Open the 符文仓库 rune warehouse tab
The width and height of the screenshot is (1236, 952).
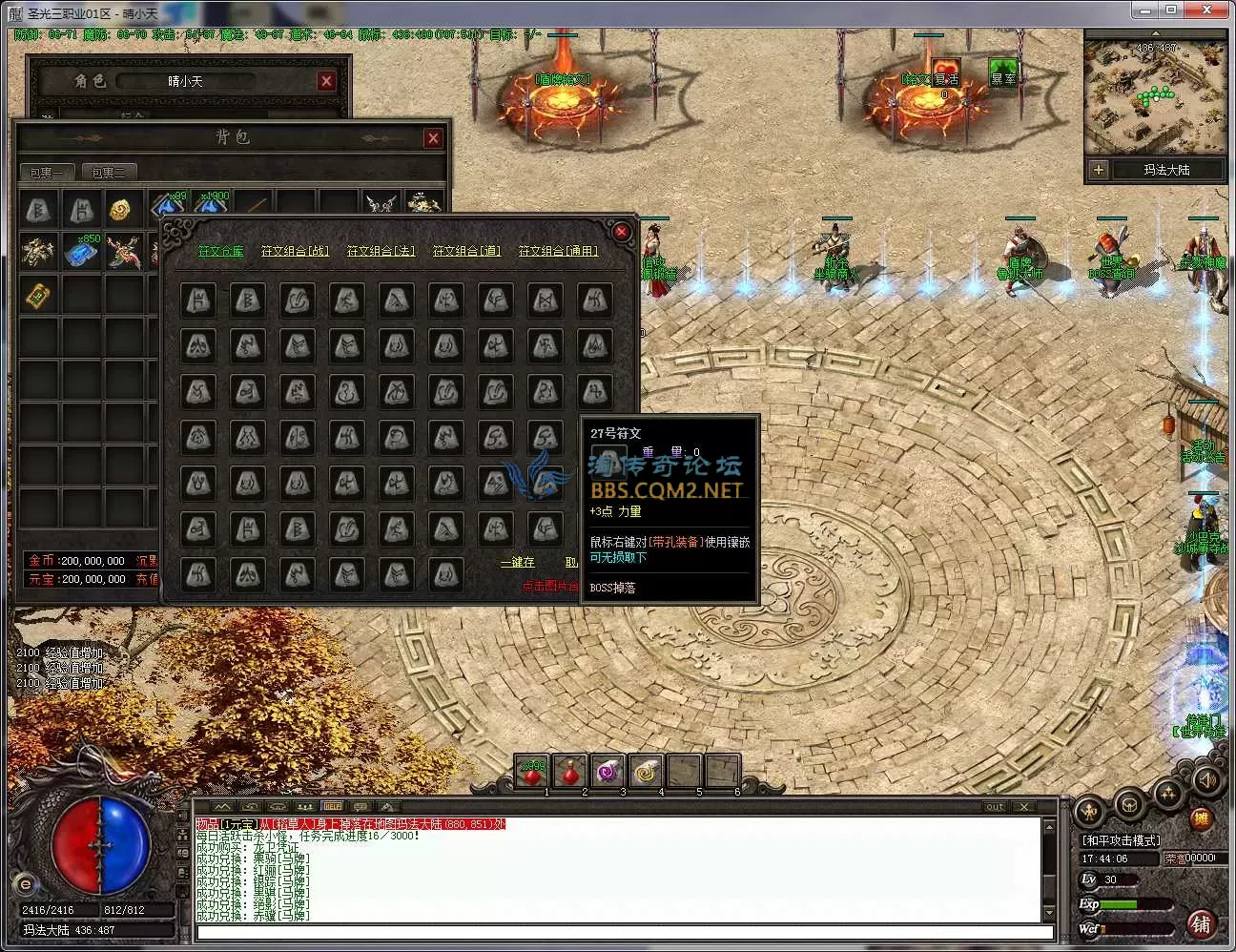[x=220, y=251]
